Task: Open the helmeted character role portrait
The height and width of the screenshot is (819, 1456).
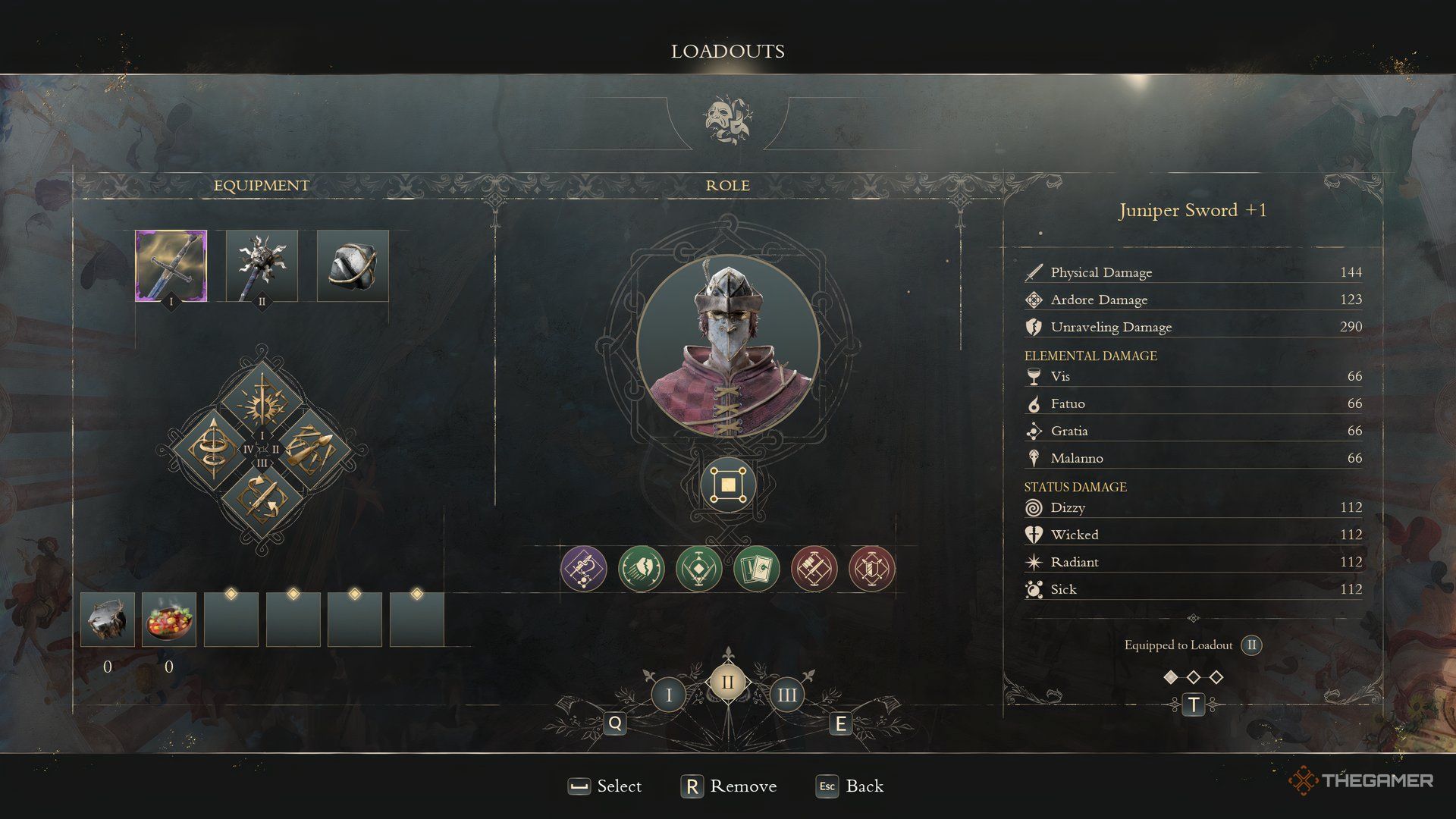Action: pyautogui.click(x=728, y=346)
